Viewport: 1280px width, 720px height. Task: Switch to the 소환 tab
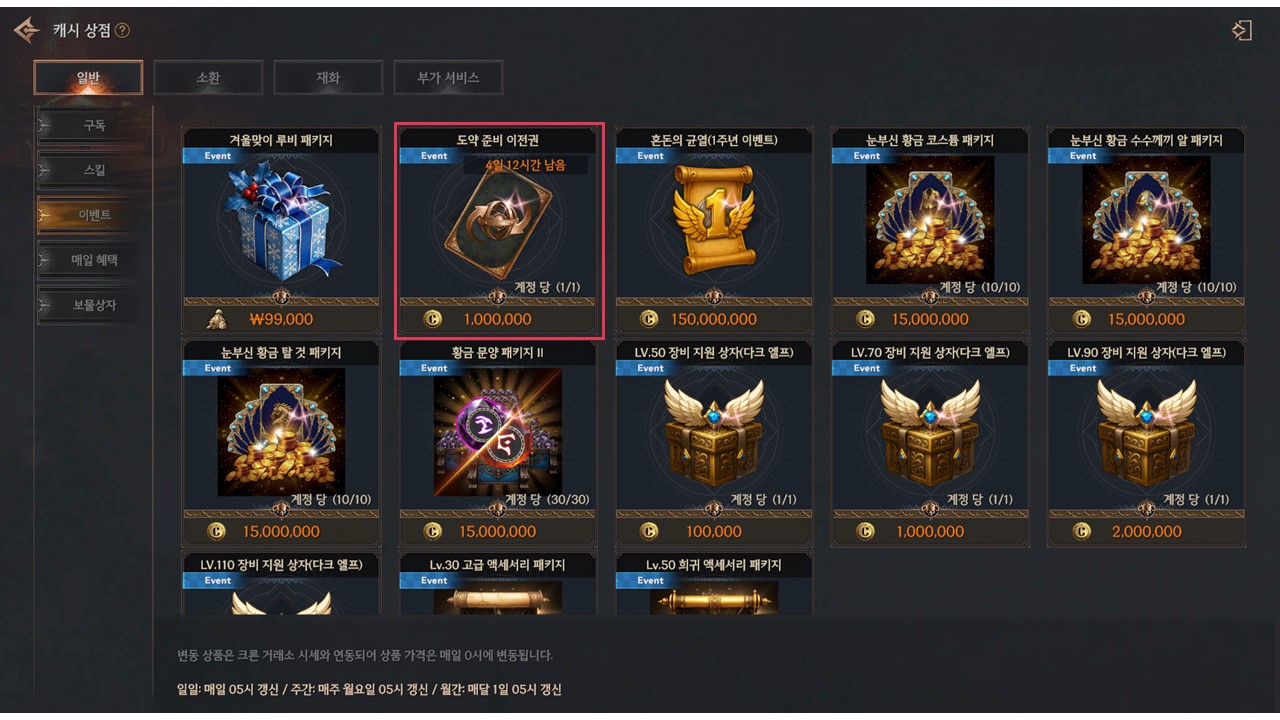click(208, 78)
